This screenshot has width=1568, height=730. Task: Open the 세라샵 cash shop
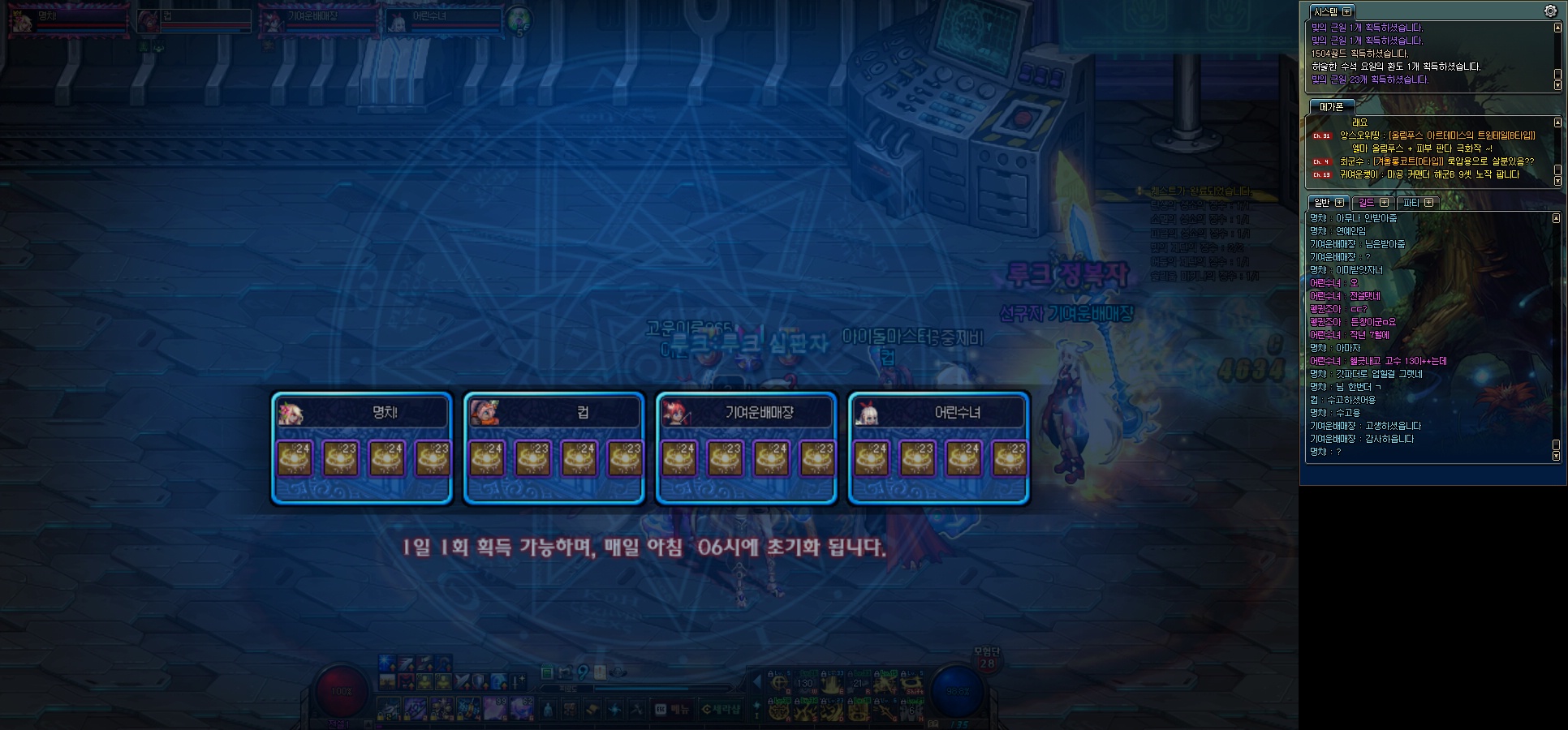[x=722, y=709]
